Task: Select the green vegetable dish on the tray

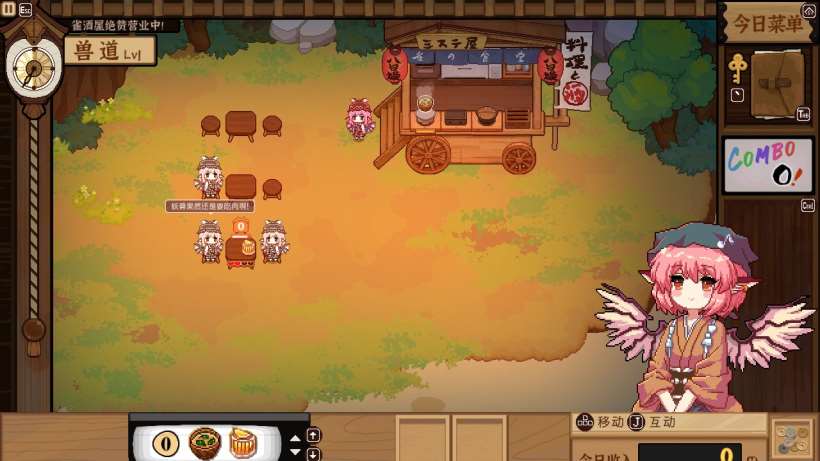Action: [205, 442]
